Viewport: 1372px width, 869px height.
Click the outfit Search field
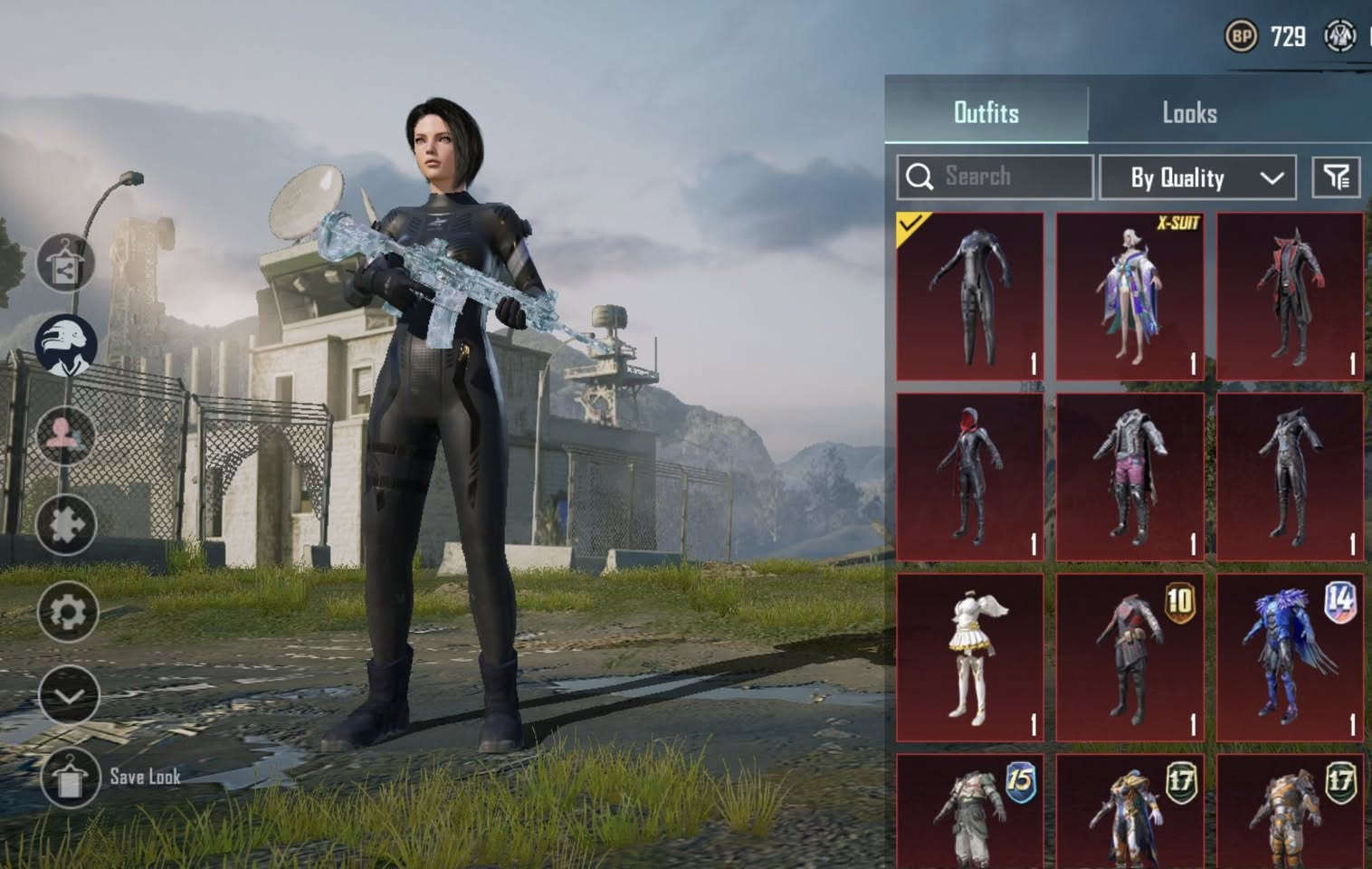[995, 177]
